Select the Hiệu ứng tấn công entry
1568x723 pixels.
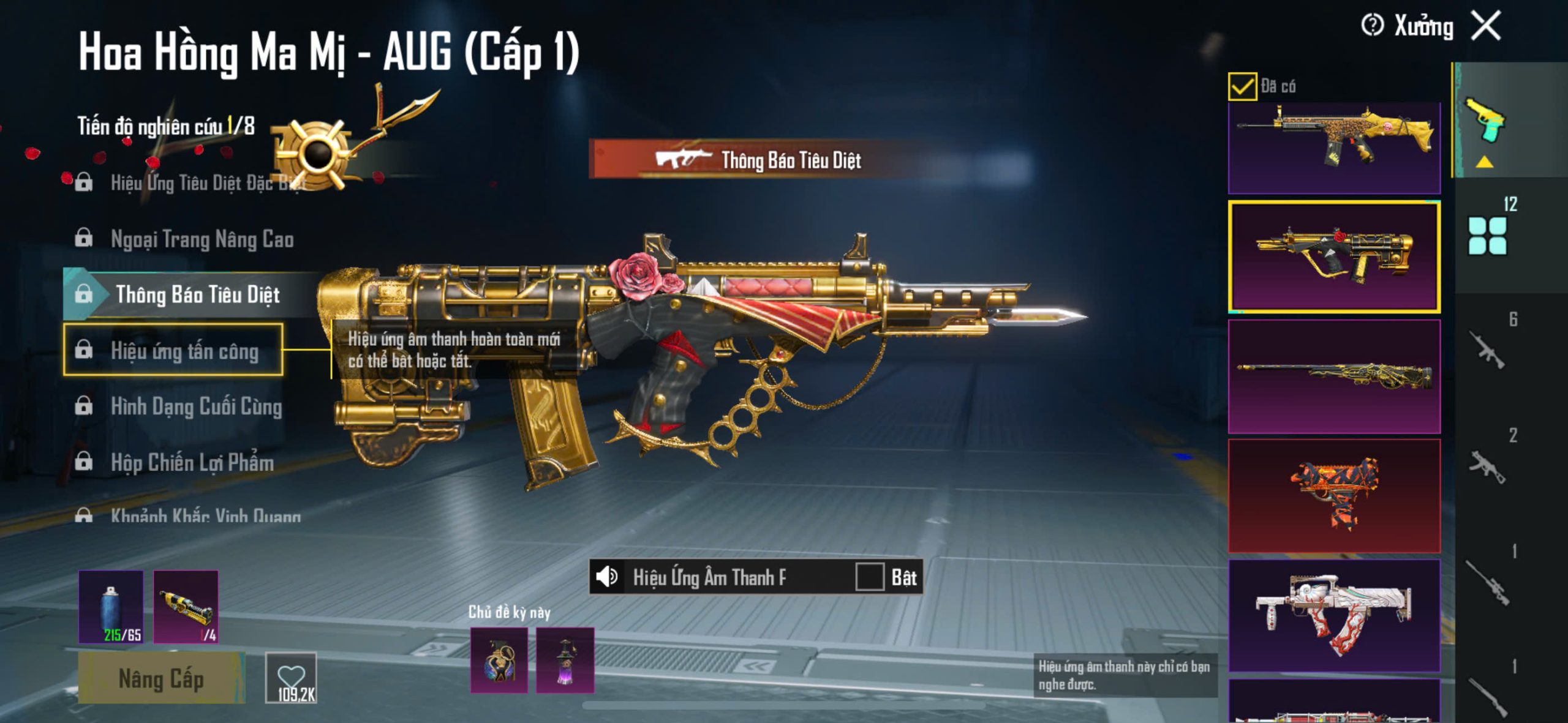[x=184, y=351]
